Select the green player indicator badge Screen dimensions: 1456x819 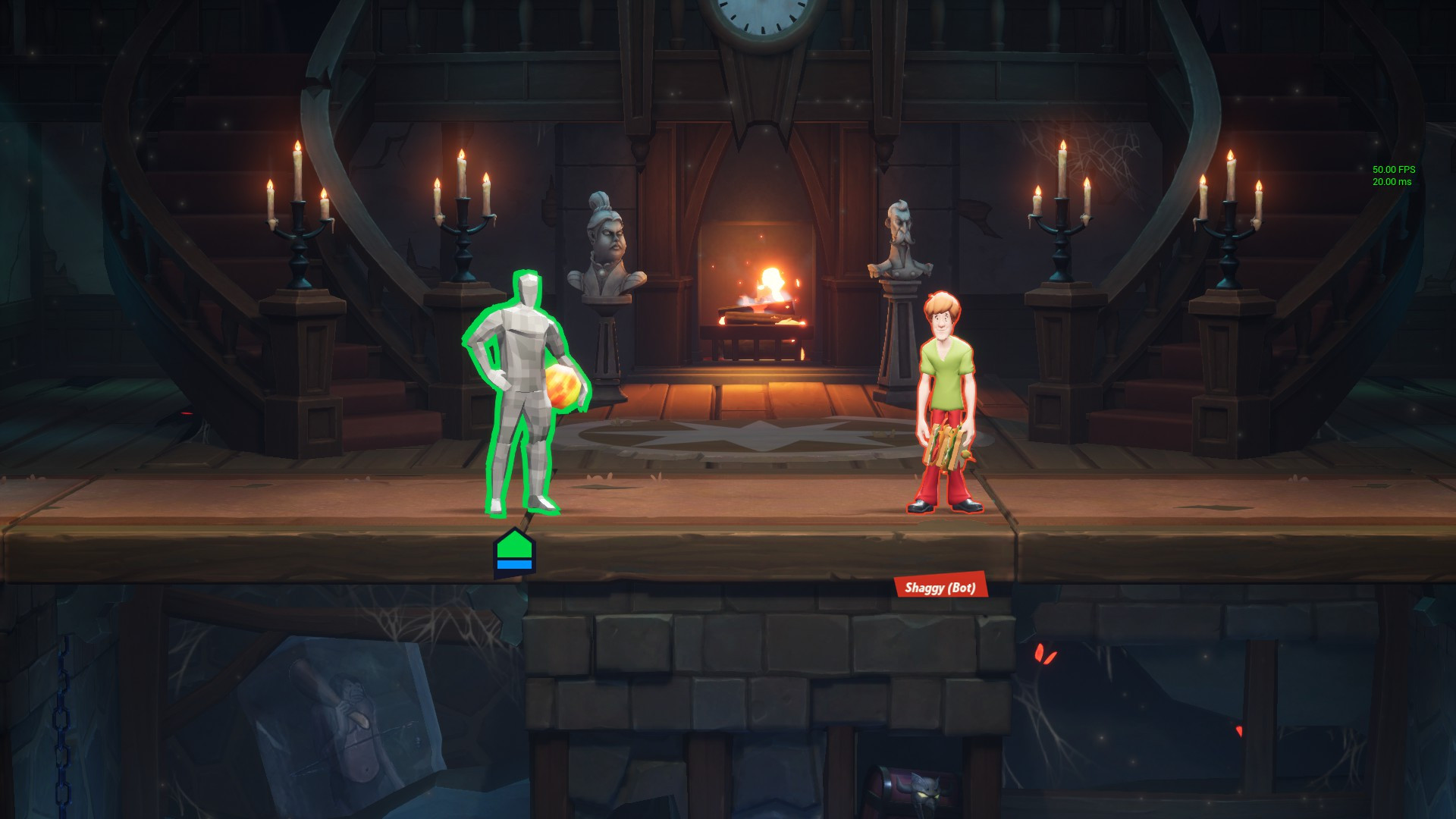pyautogui.click(x=514, y=552)
